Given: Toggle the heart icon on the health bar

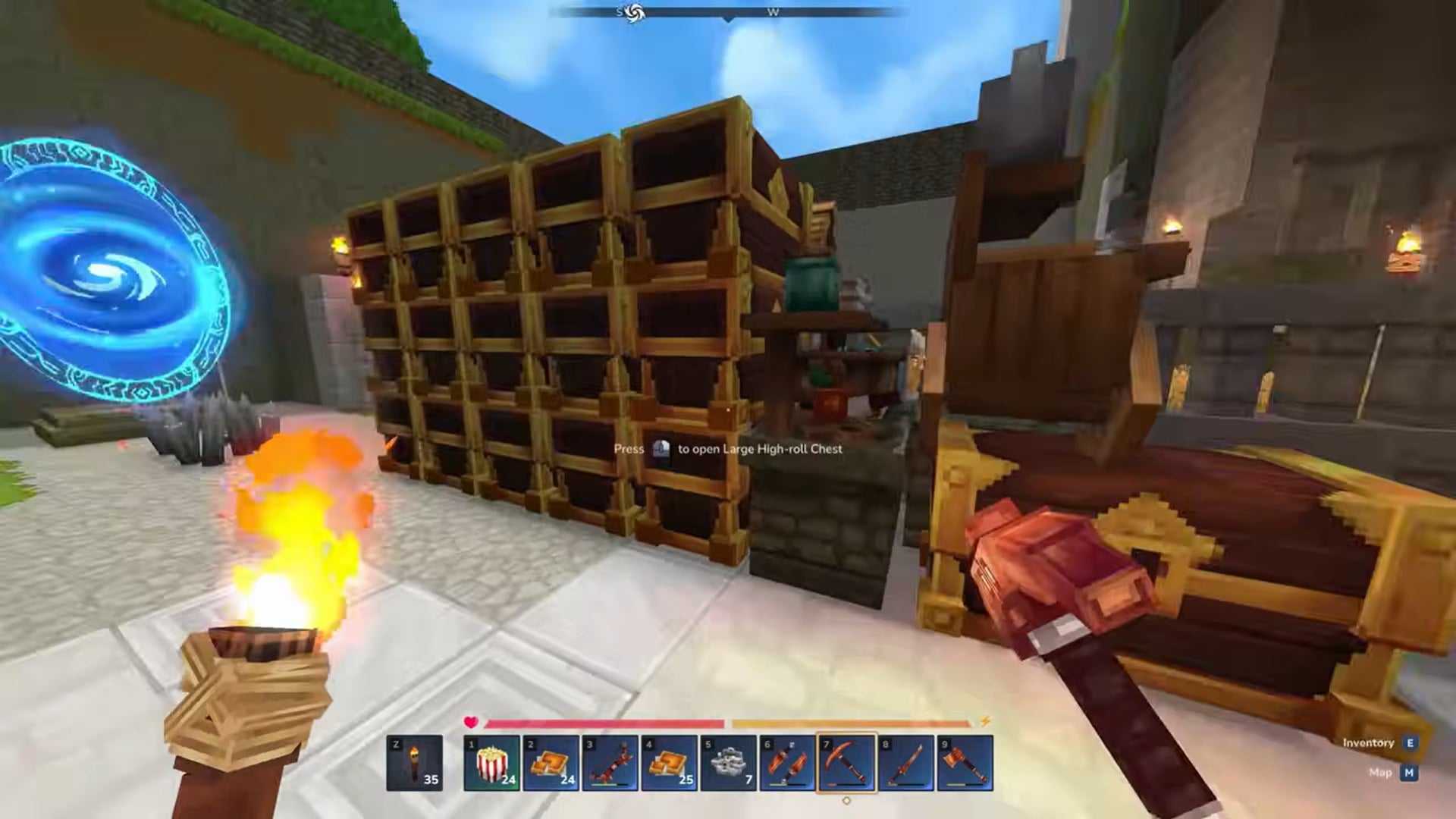Looking at the screenshot, I should coord(471,723).
